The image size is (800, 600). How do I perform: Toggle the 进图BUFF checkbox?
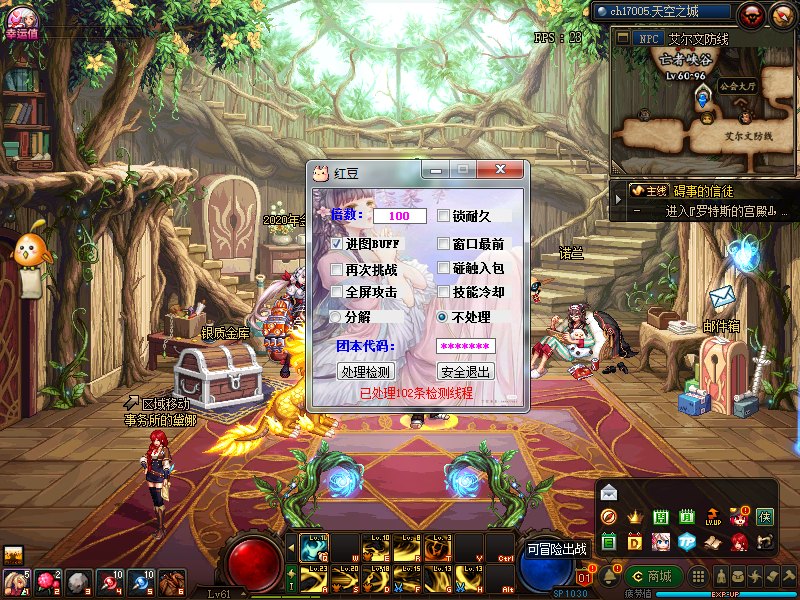tap(337, 243)
